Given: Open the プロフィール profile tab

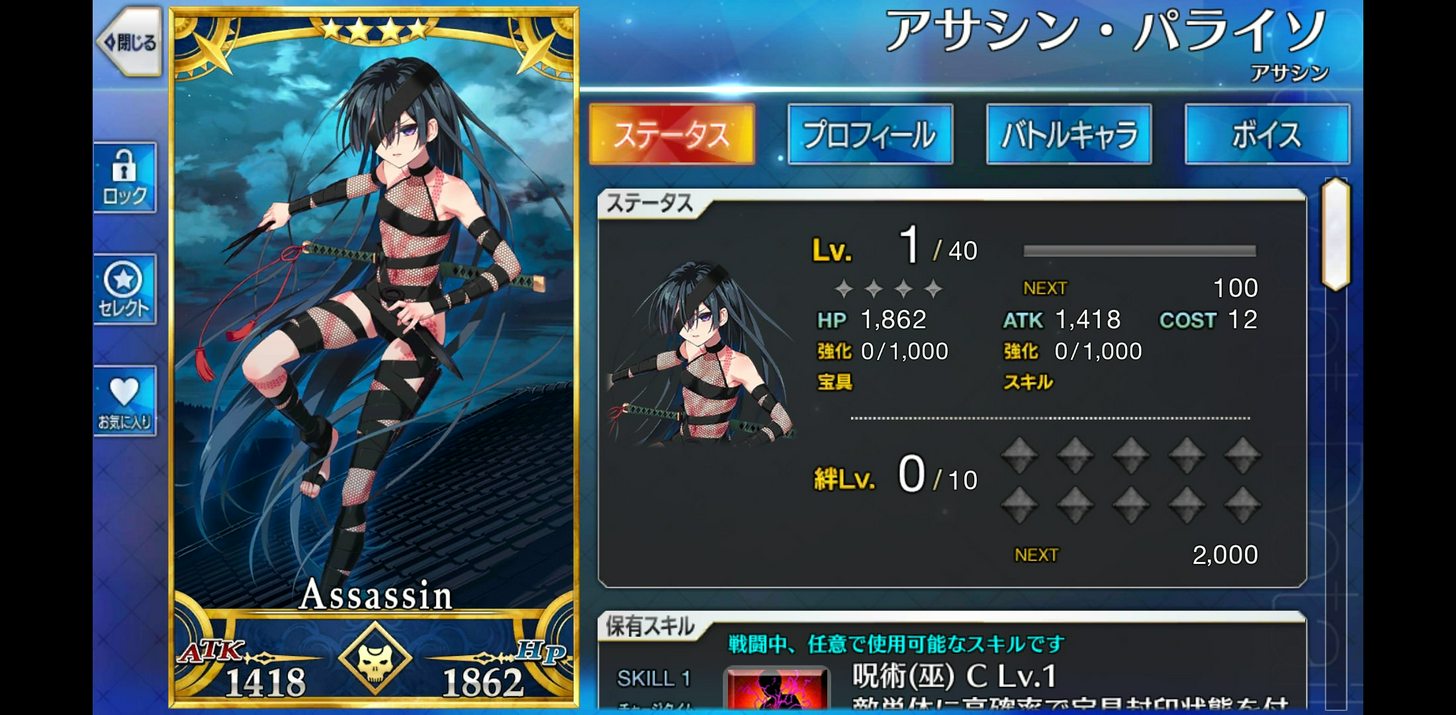Looking at the screenshot, I should (x=869, y=134).
